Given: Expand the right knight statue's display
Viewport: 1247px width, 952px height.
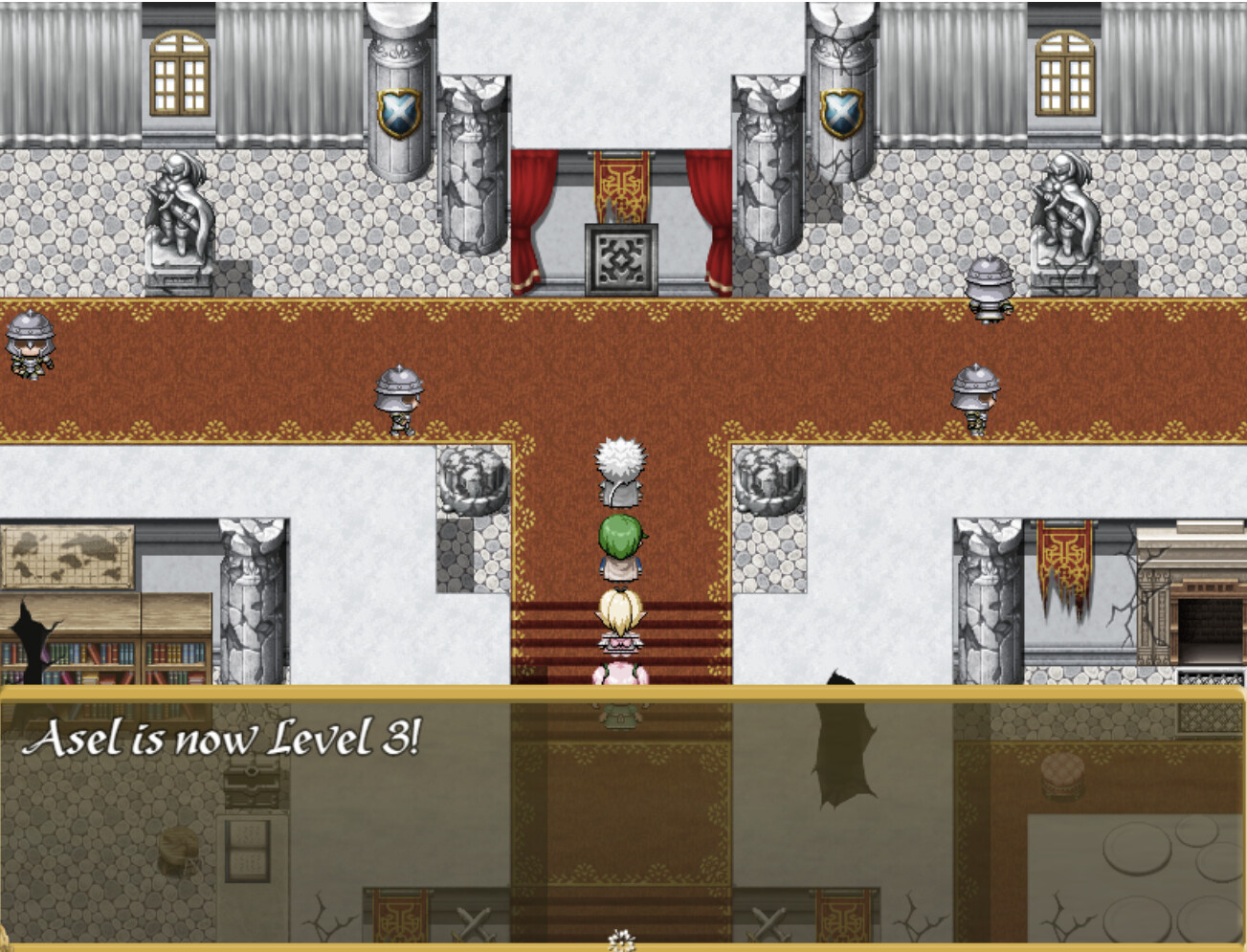Looking at the screenshot, I should [1062, 210].
